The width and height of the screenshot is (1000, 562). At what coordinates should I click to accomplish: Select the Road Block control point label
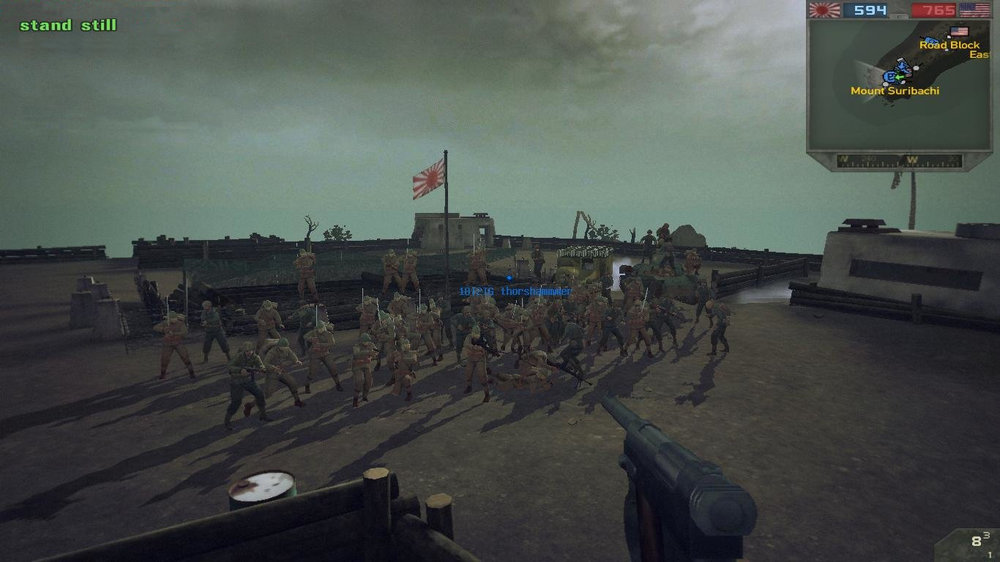(x=949, y=45)
